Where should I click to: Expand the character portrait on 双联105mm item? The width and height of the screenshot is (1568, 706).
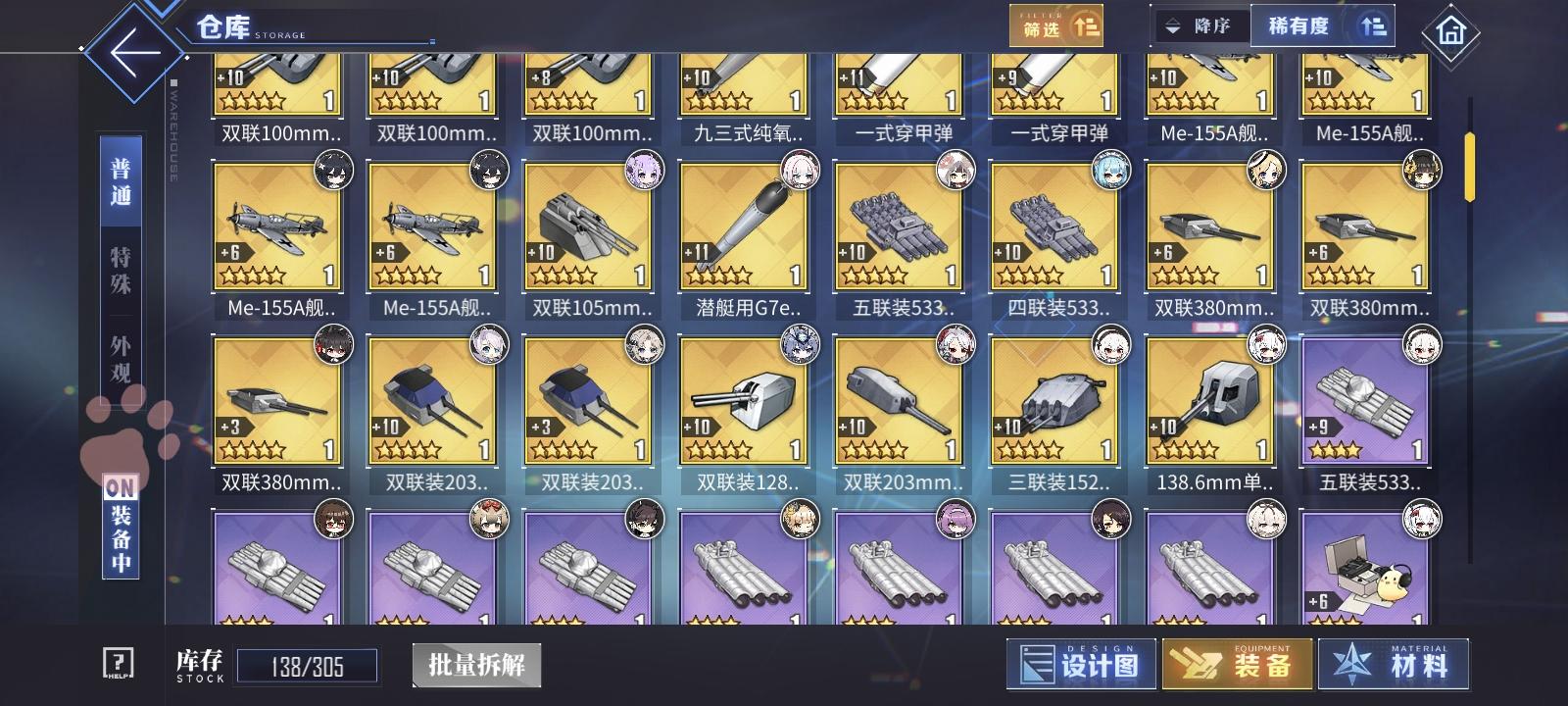[x=645, y=169]
